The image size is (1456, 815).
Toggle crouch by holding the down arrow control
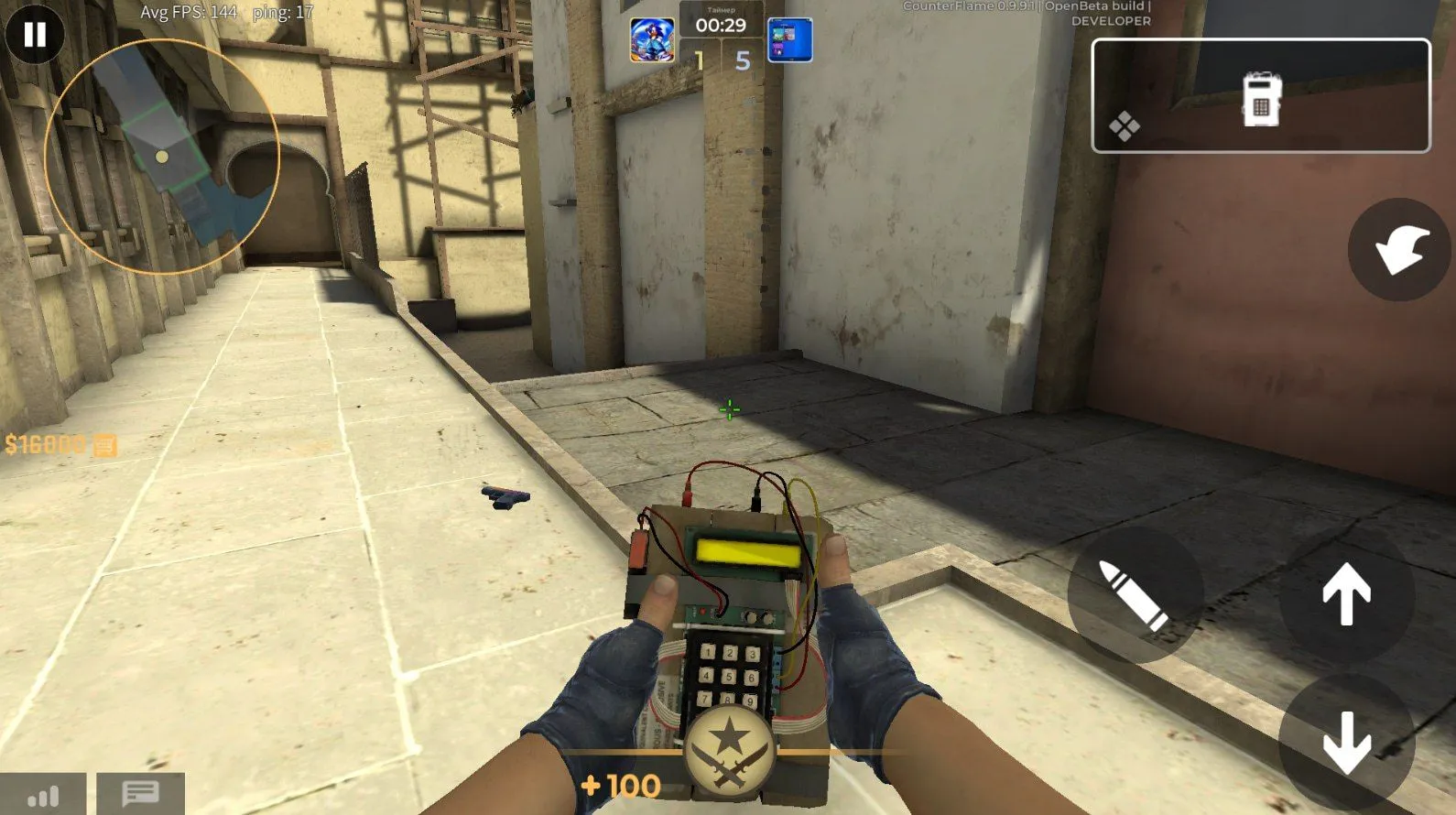tap(1346, 740)
